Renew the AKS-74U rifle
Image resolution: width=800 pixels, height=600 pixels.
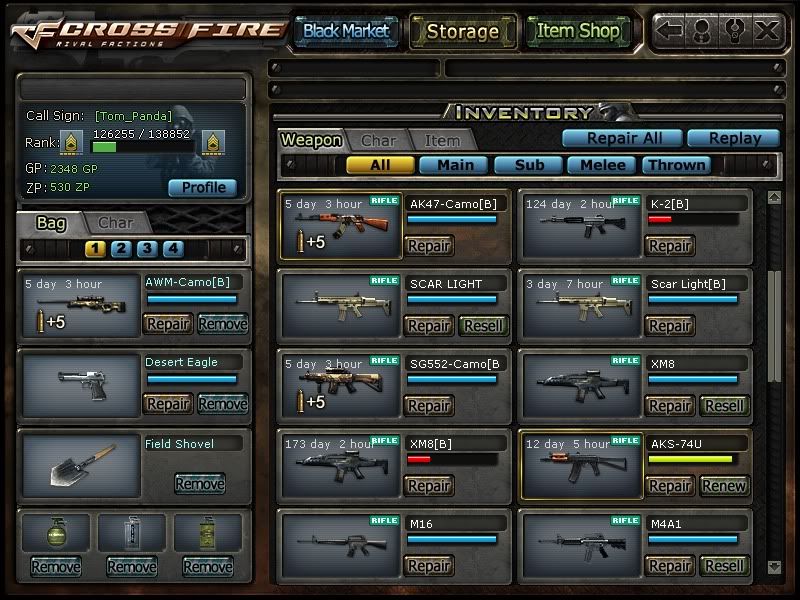(725, 486)
